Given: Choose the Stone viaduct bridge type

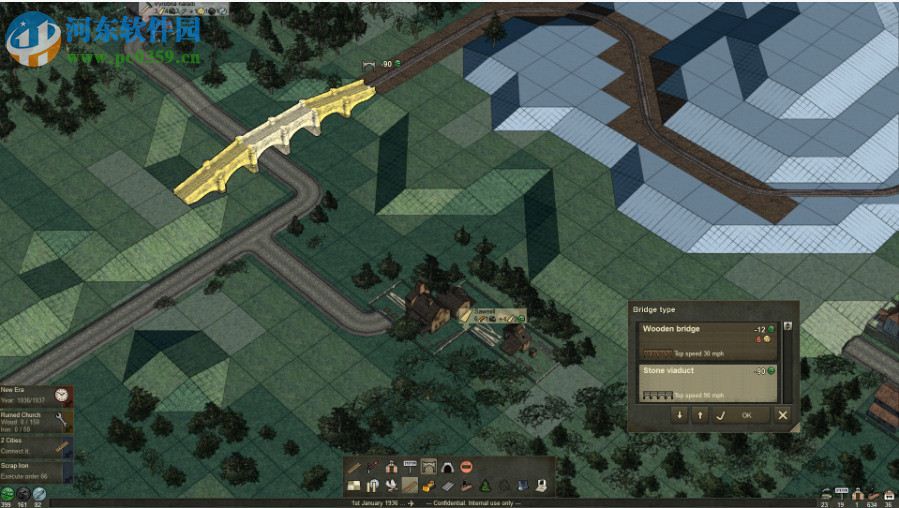Looking at the screenshot, I should (x=706, y=382).
